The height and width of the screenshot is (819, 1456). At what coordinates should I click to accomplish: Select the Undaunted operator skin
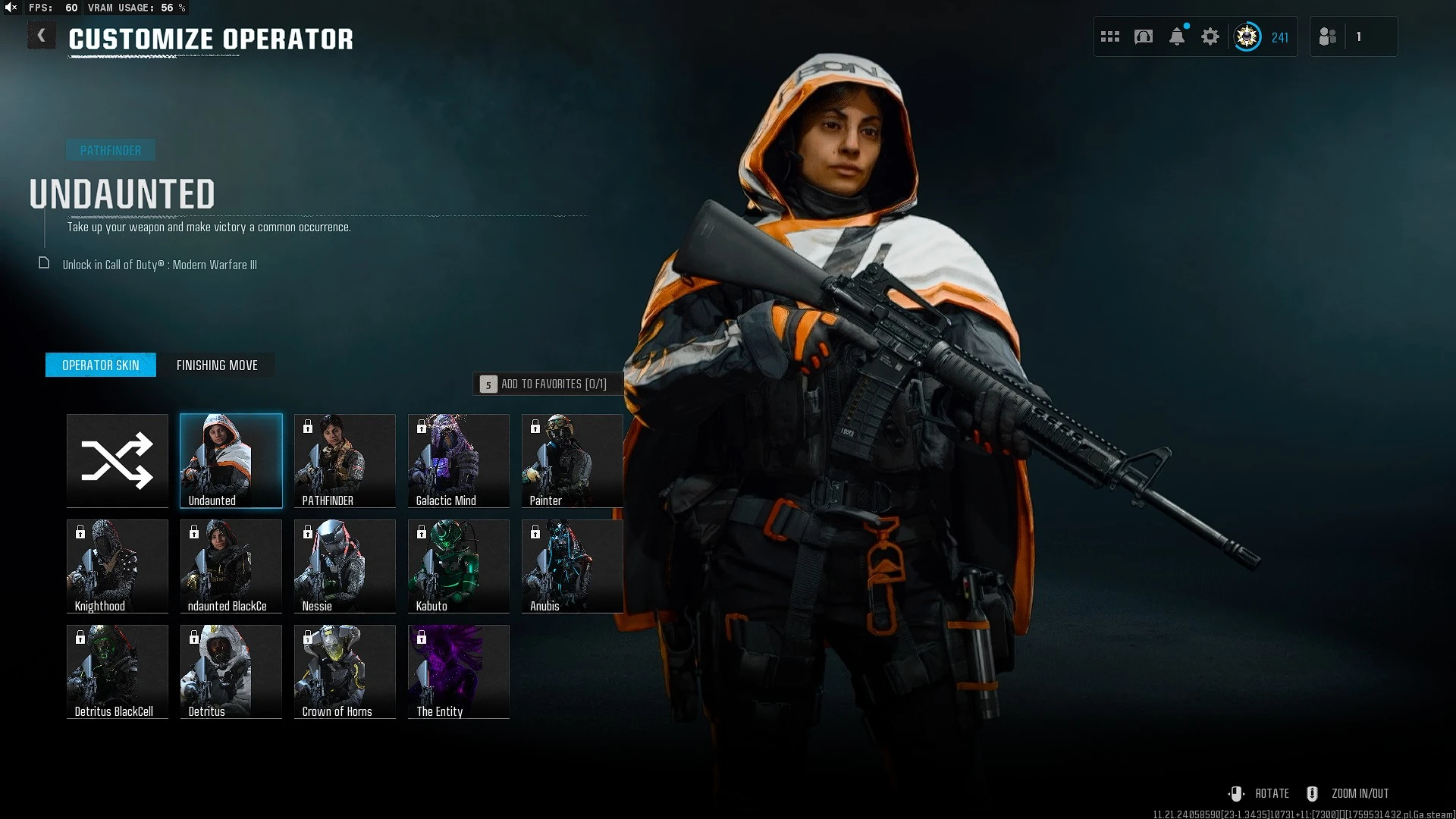pyautogui.click(x=231, y=460)
